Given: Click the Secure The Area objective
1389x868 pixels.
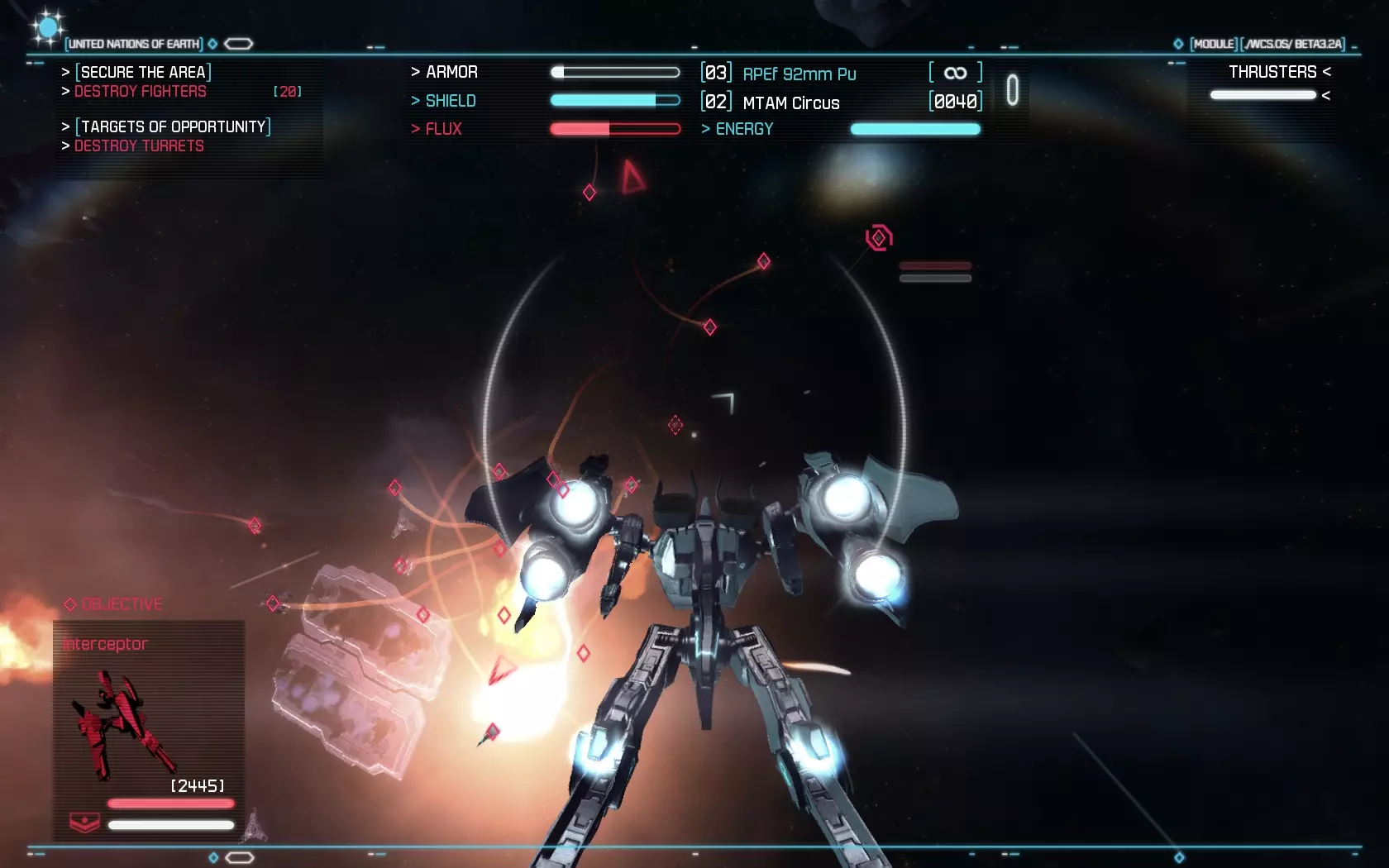Looking at the screenshot, I should tap(144, 72).
